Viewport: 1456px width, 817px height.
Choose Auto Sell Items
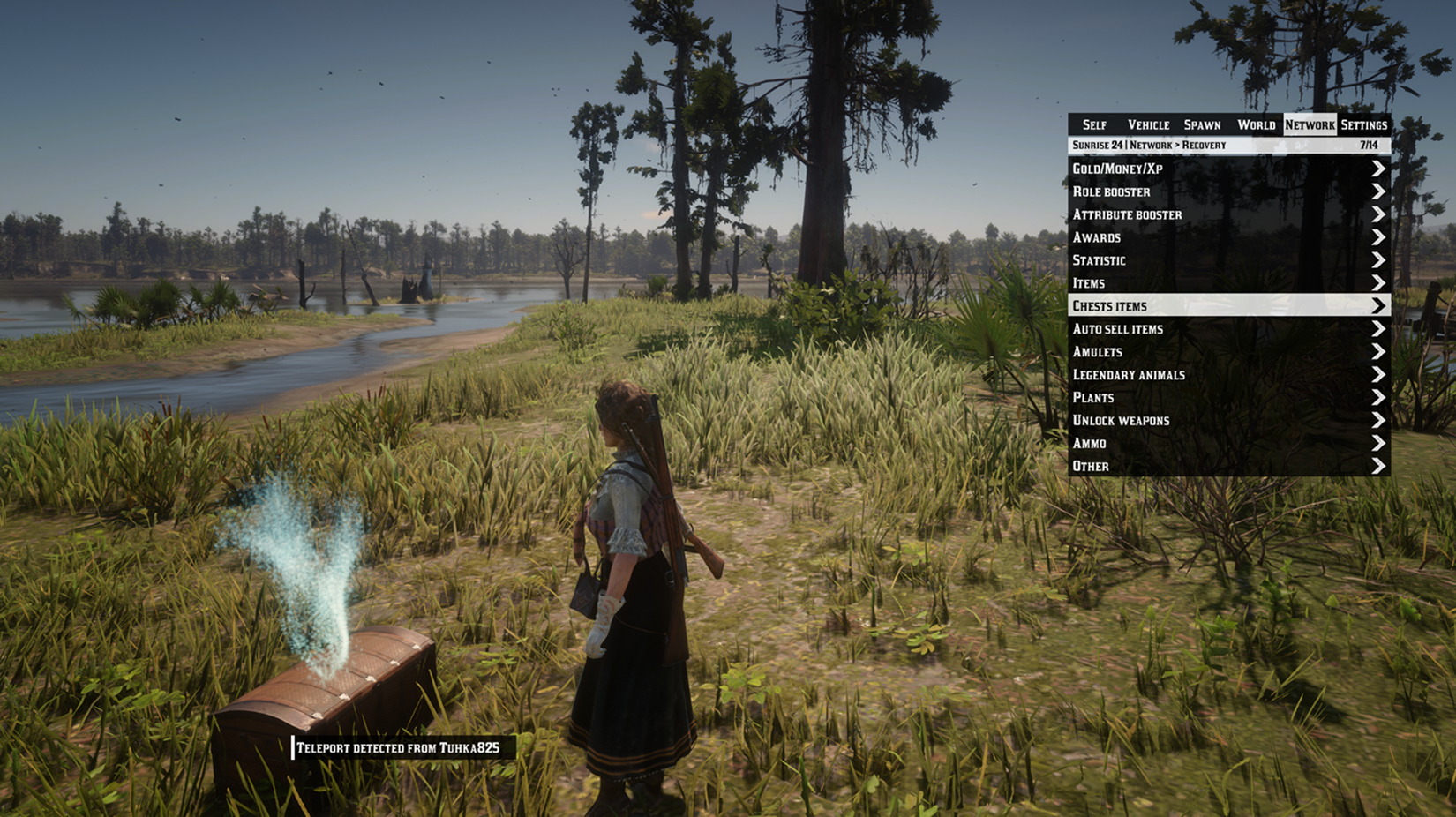pos(1228,329)
